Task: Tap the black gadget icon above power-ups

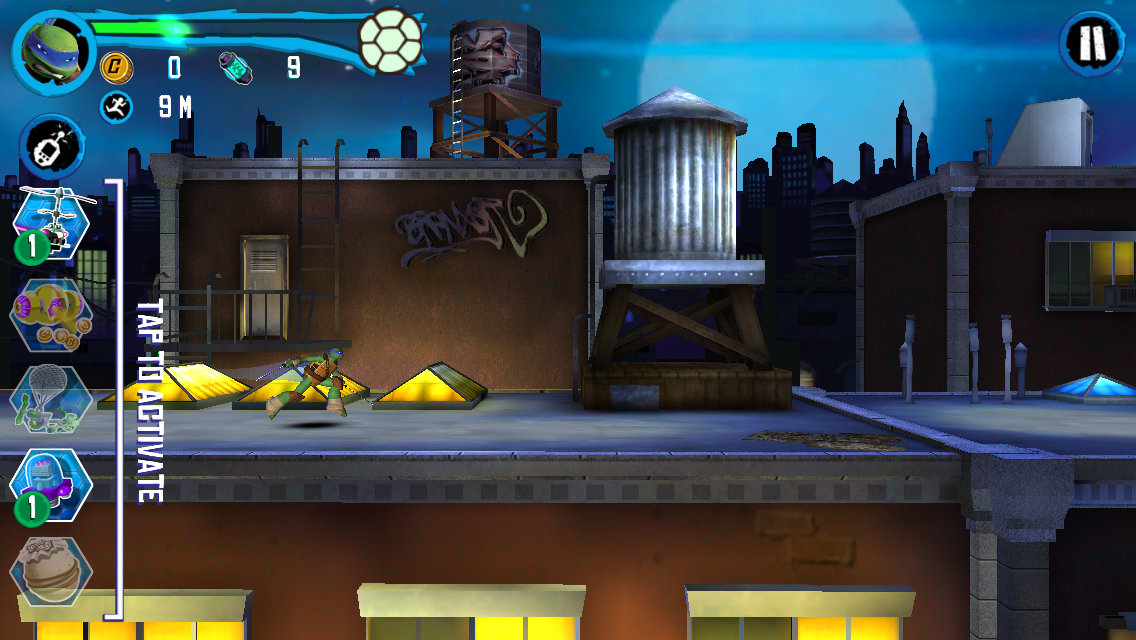Action: click(x=52, y=146)
